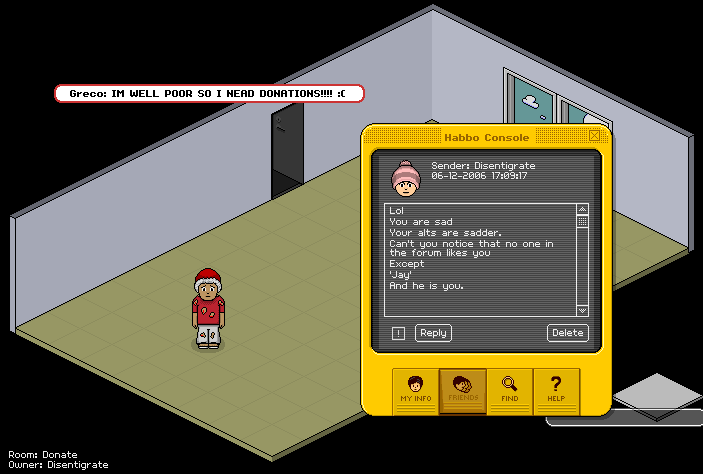Close the Habbo Console window

(595, 136)
